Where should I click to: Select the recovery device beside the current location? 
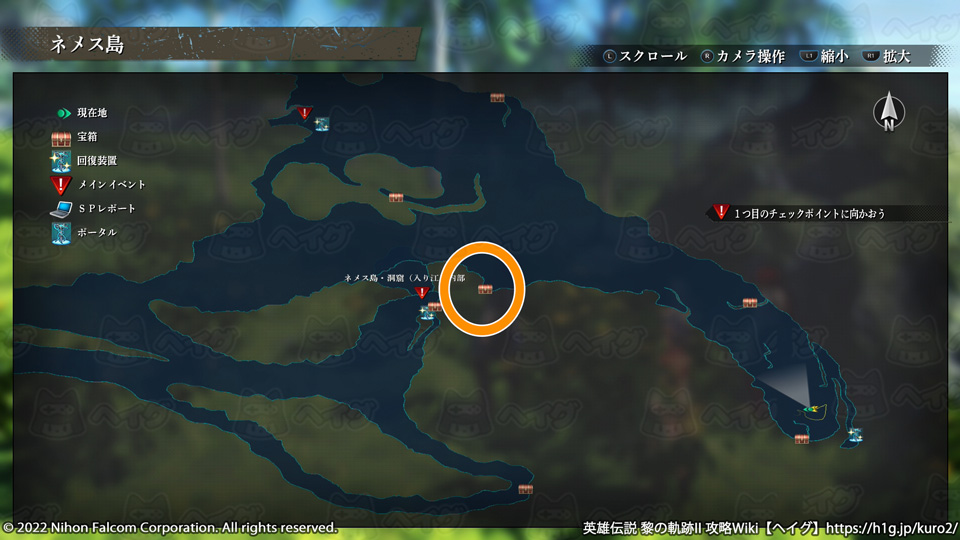click(856, 435)
